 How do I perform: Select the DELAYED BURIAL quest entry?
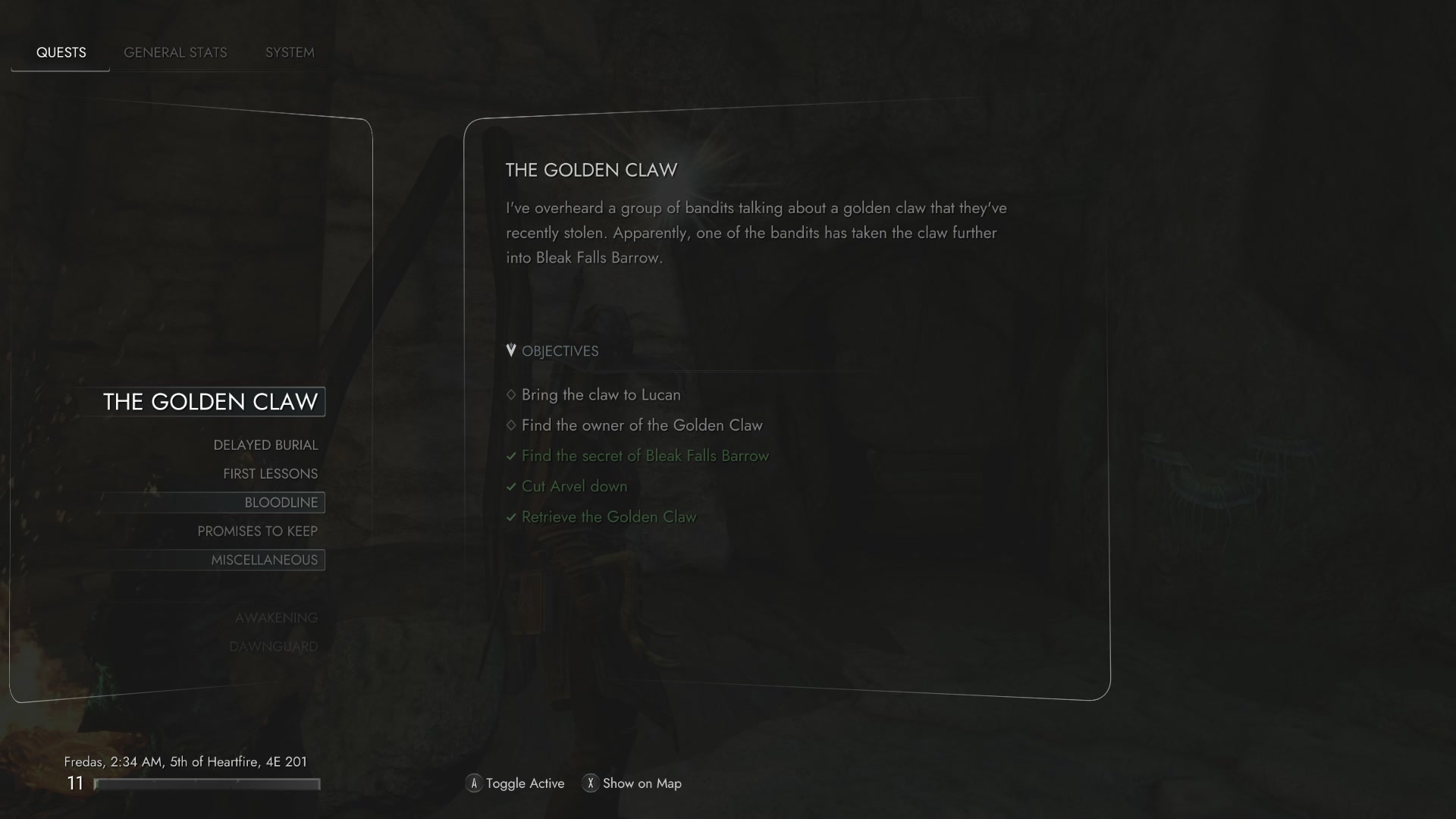[265, 445]
